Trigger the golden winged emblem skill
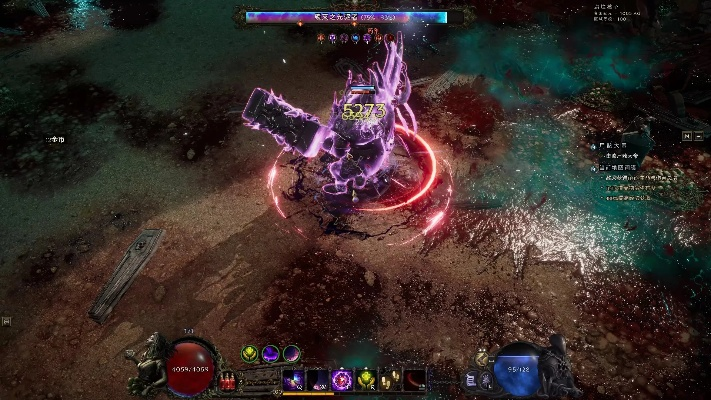 (366, 379)
